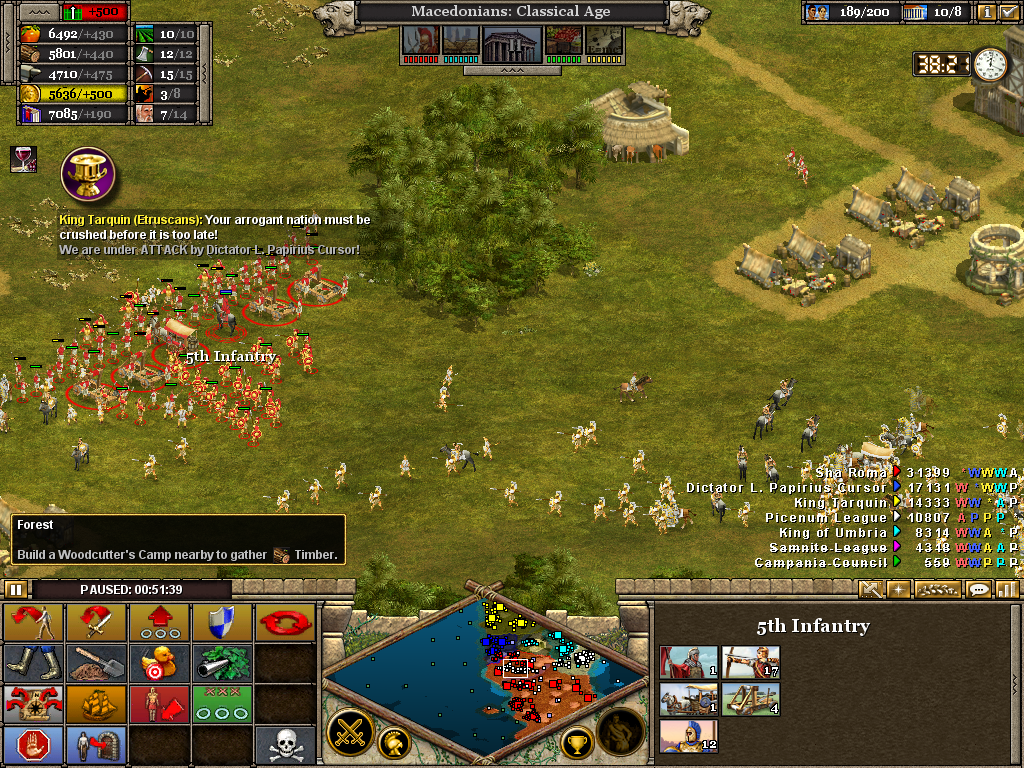
Task: Activate the shovel and dirt entrench command
Action: 97,663
